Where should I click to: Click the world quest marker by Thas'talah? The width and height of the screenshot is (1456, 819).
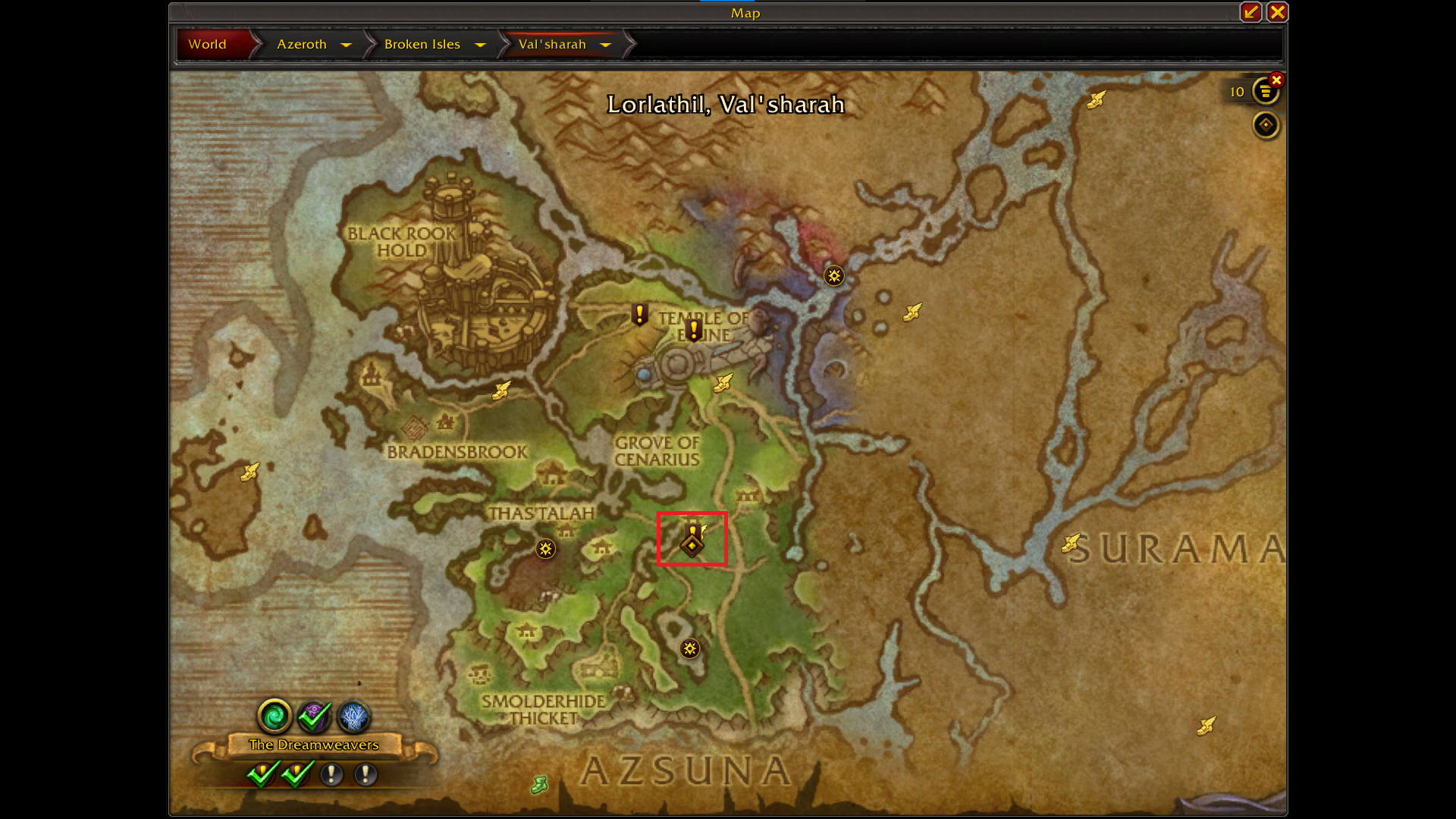point(545,548)
